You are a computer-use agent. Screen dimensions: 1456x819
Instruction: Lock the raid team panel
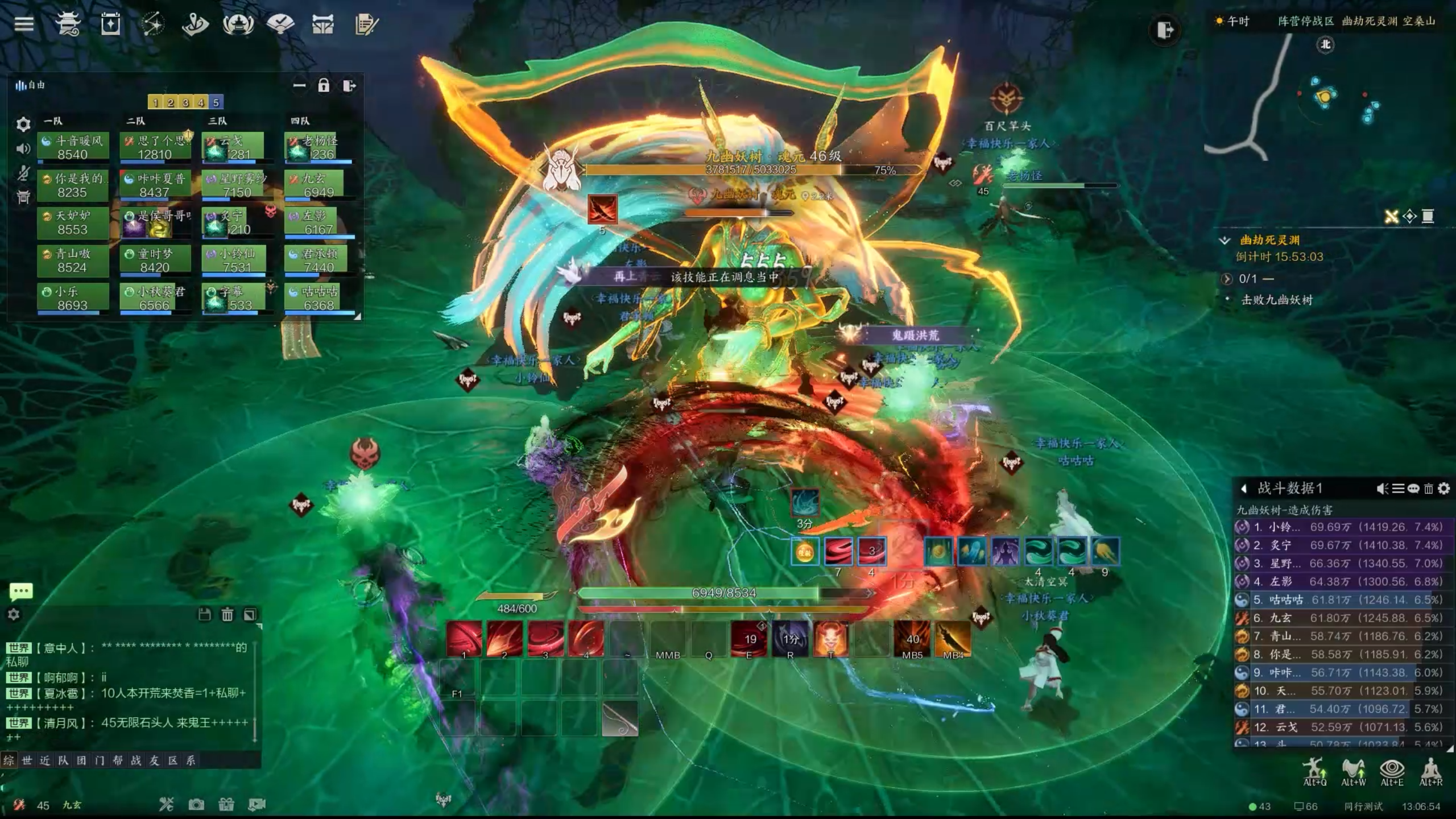tap(324, 86)
